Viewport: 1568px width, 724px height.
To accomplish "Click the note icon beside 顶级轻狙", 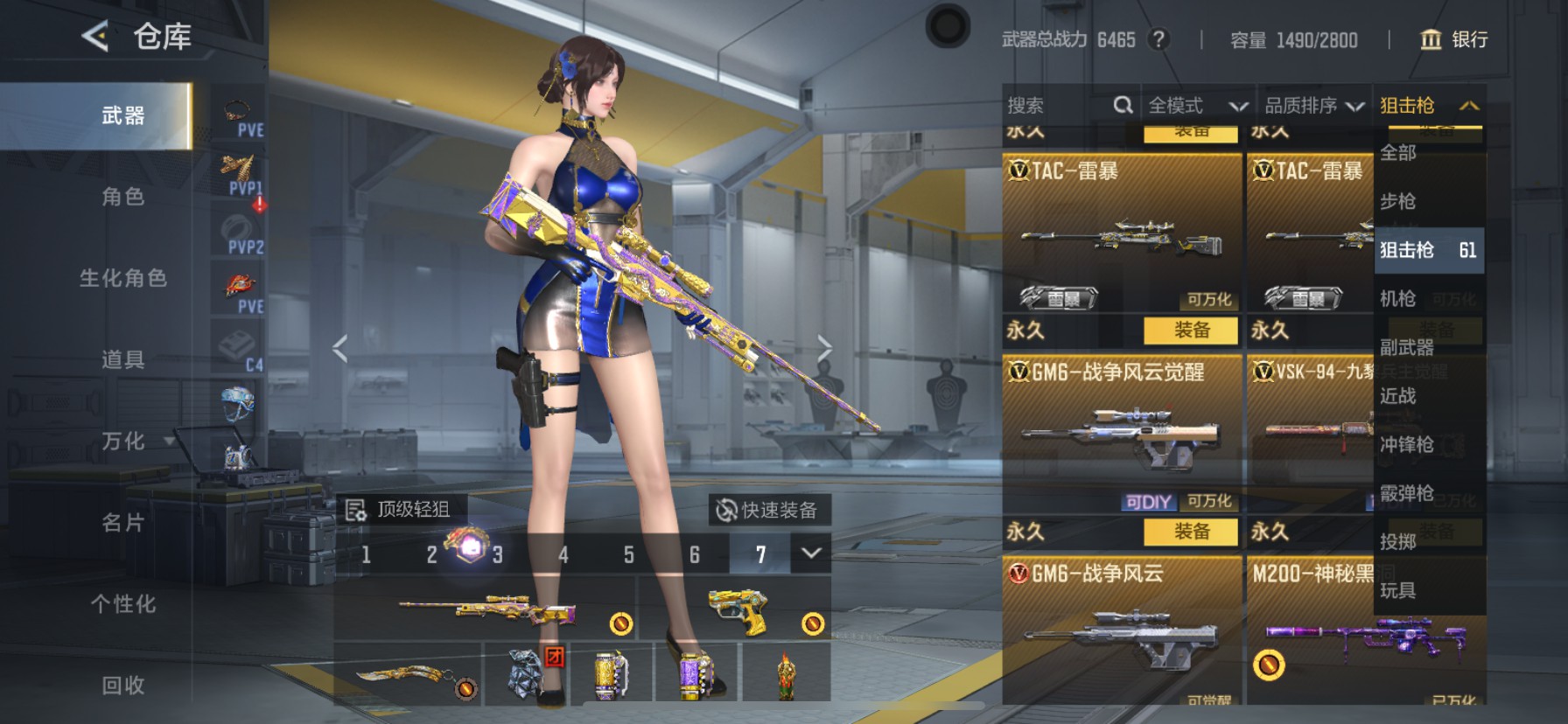I will tap(357, 510).
